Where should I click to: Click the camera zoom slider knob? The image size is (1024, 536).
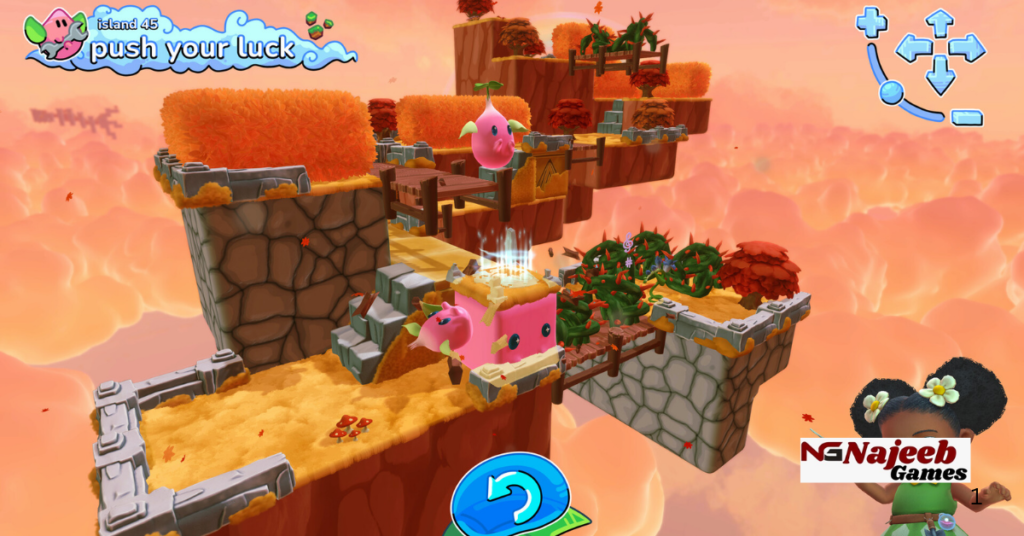pyautogui.click(x=890, y=93)
